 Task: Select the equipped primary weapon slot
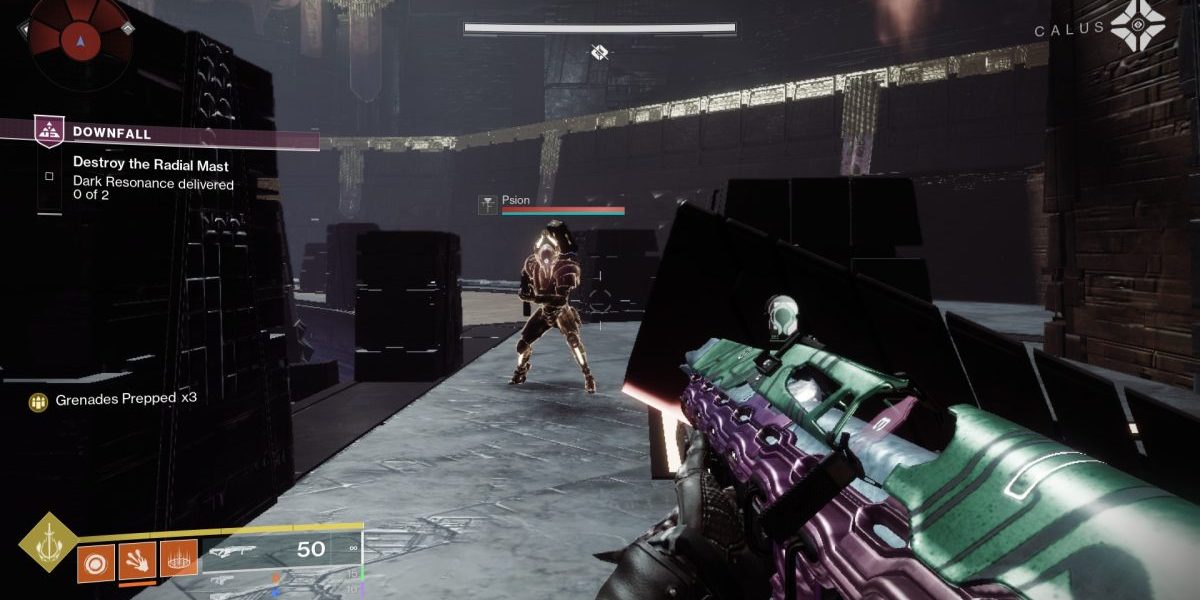(280, 549)
